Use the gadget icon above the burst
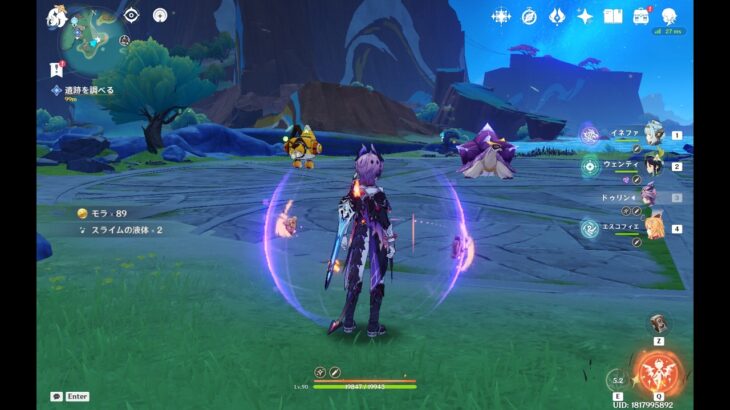 coord(657,324)
